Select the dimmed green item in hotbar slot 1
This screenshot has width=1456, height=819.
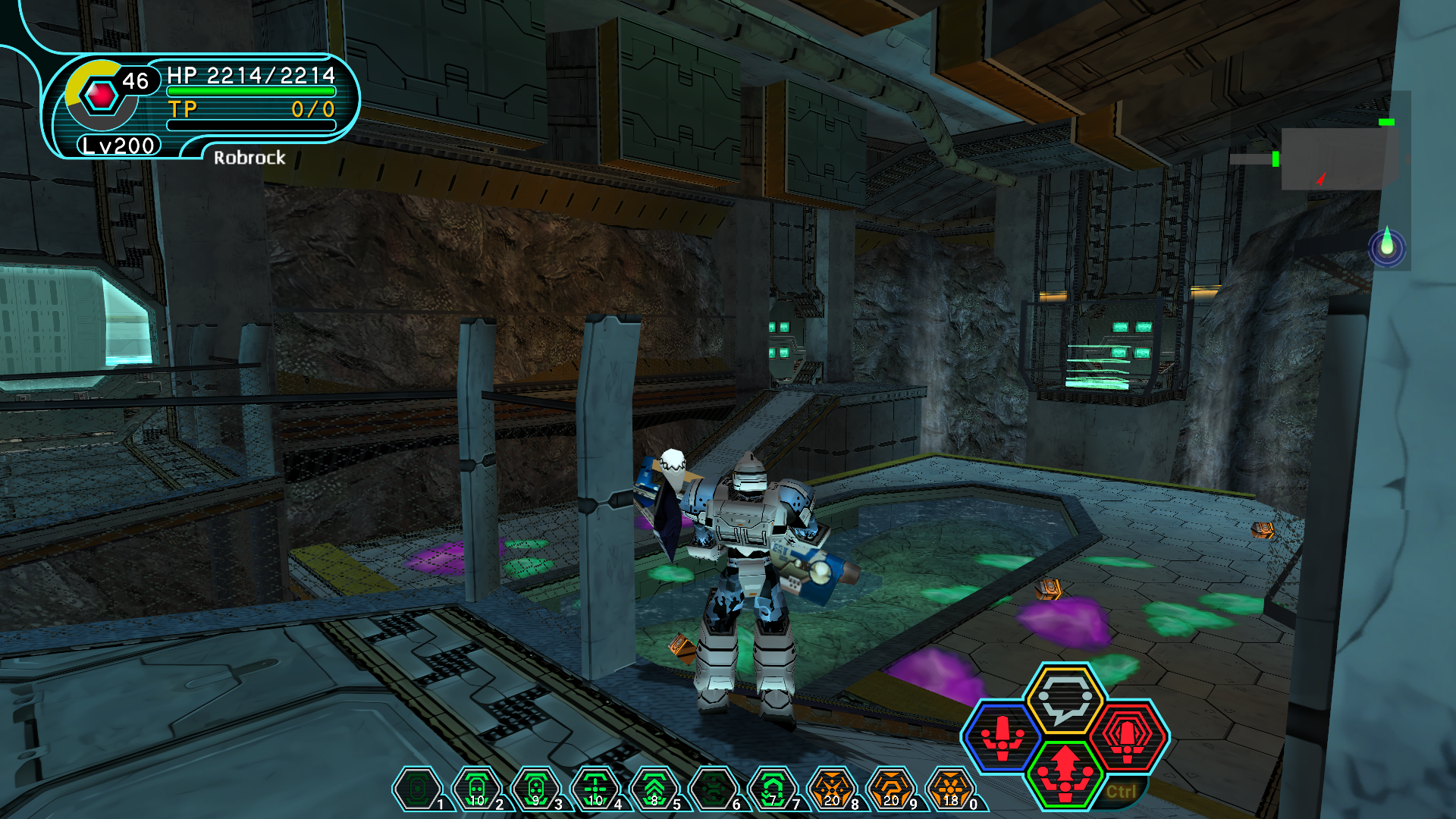pyautogui.click(x=417, y=789)
